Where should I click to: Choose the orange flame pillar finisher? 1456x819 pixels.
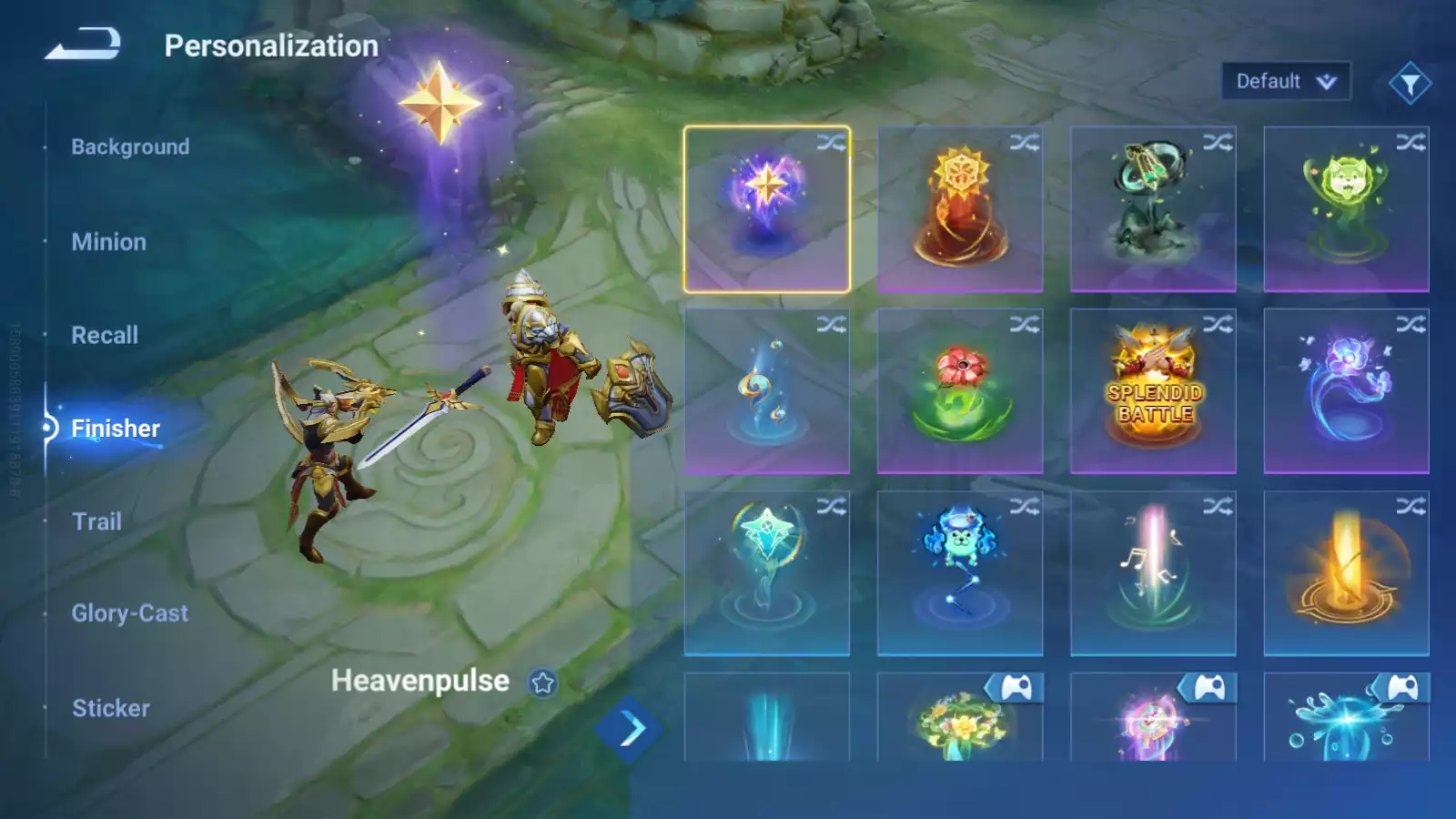(x=1346, y=573)
